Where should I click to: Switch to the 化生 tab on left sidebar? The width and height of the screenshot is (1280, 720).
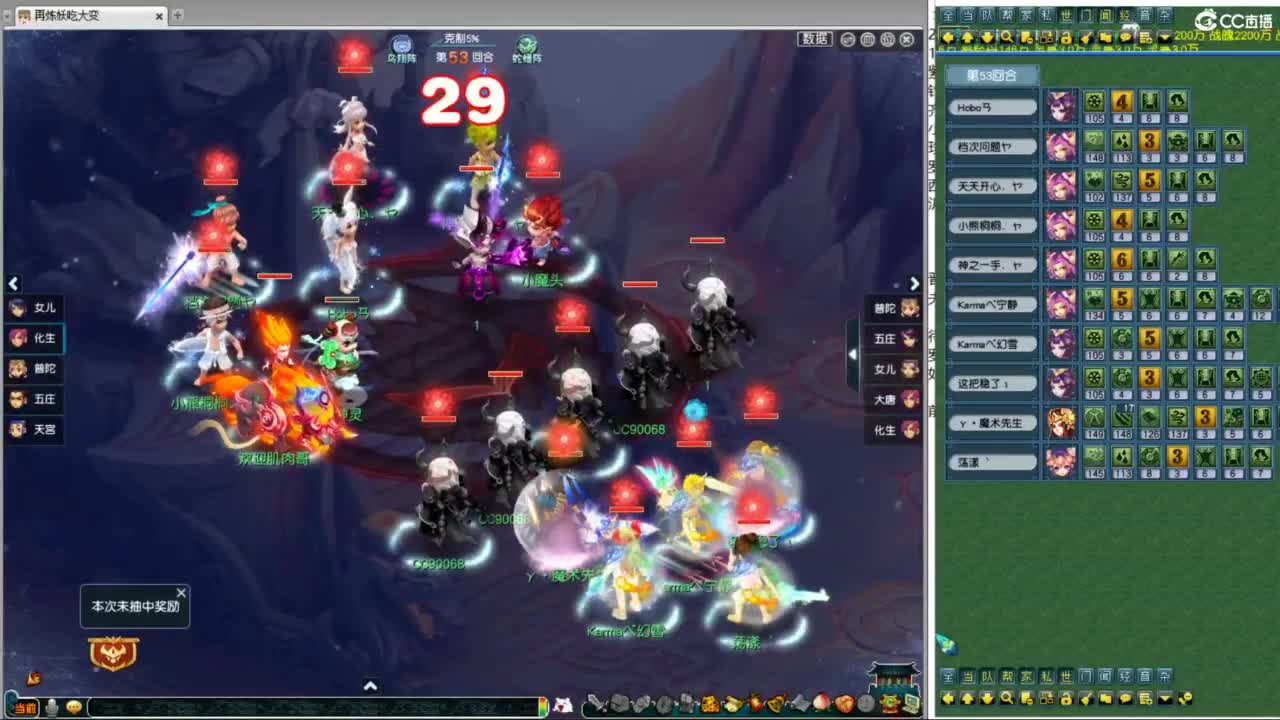(x=36, y=339)
